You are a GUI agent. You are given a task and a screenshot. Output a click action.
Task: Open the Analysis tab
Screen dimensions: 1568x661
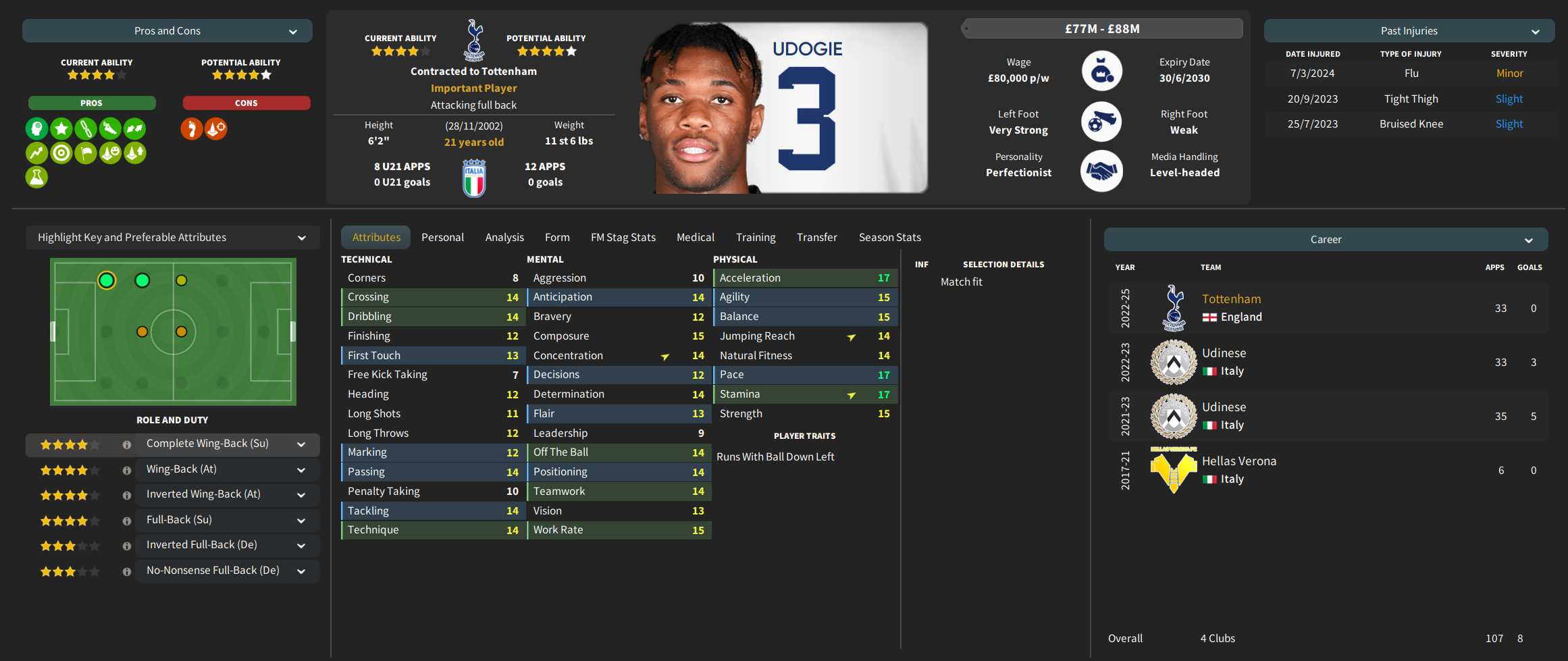504,238
